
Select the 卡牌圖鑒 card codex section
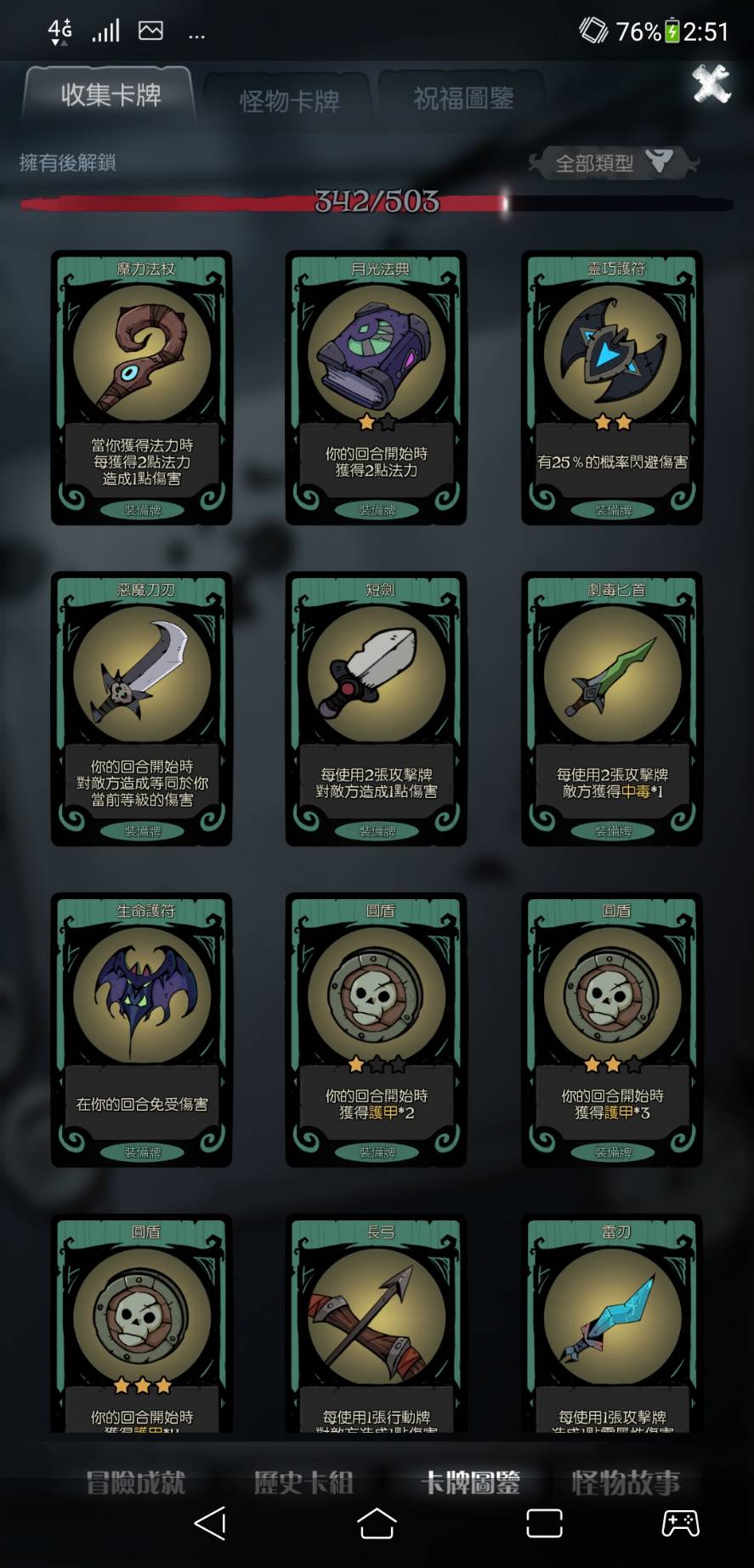point(470,1483)
